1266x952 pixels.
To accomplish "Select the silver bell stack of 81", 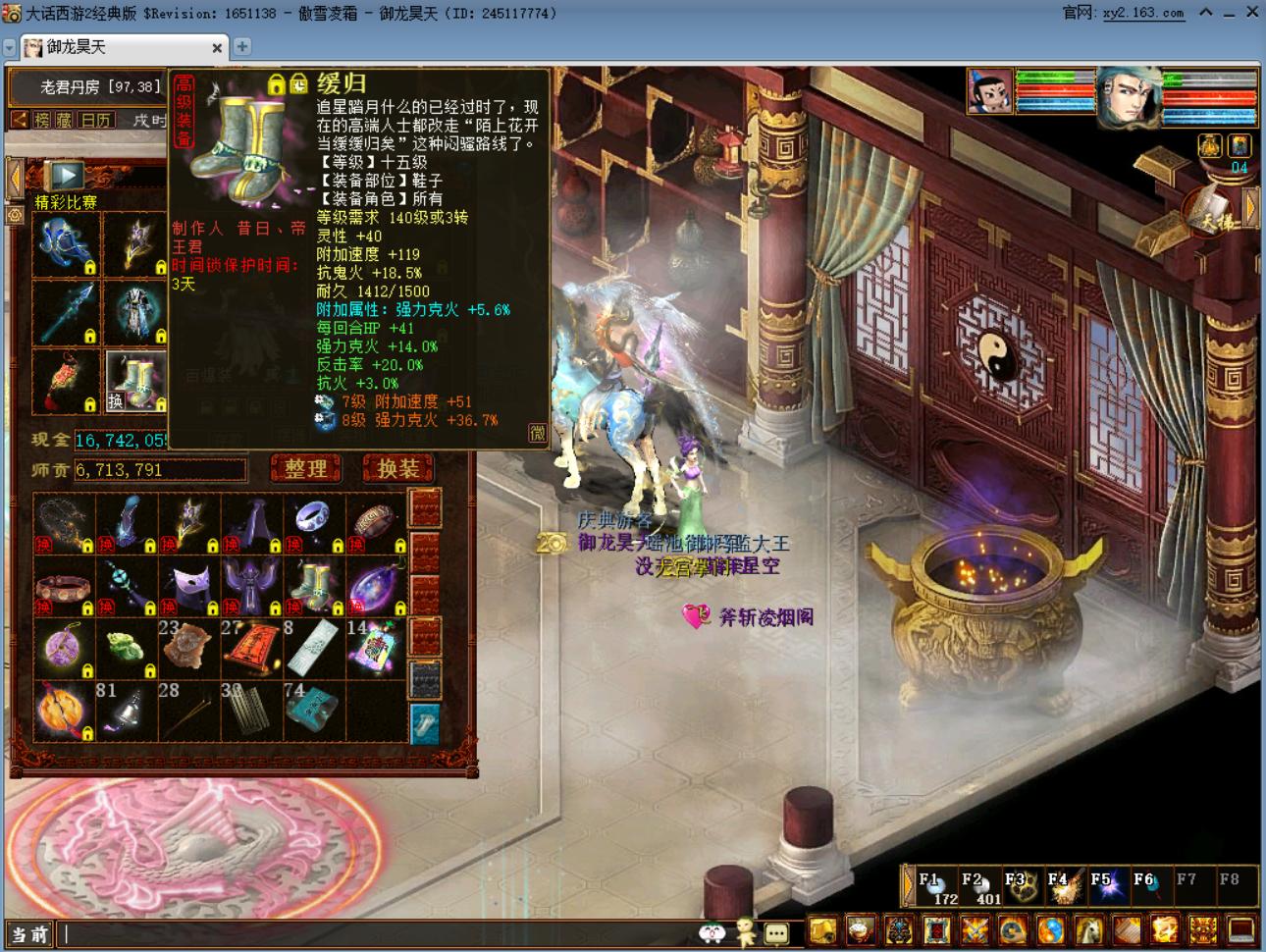I will tap(128, 711).
